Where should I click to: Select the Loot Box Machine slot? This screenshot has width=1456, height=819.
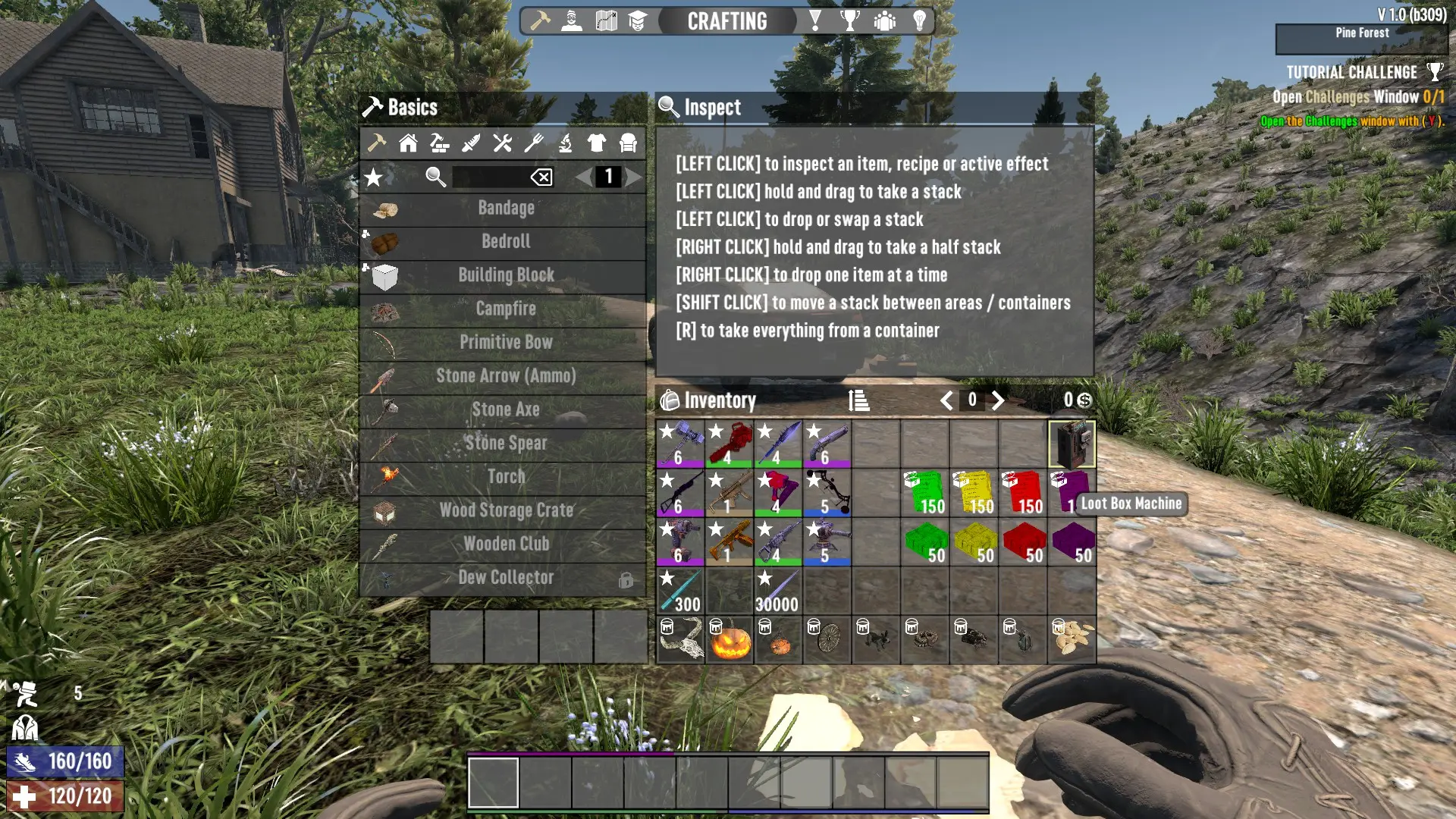click(1072, 444)
